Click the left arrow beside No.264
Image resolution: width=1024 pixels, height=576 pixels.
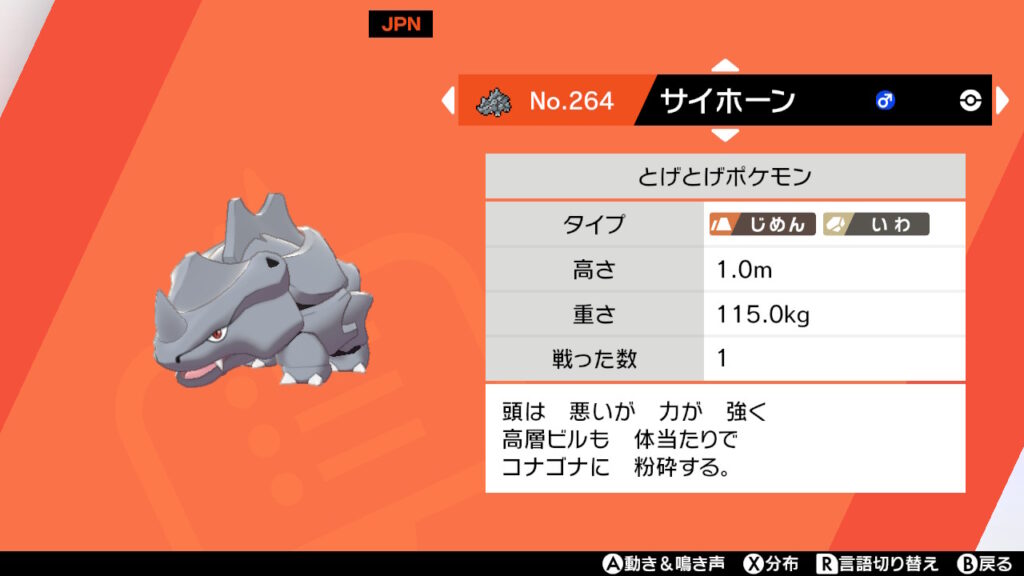pos(447,100)
